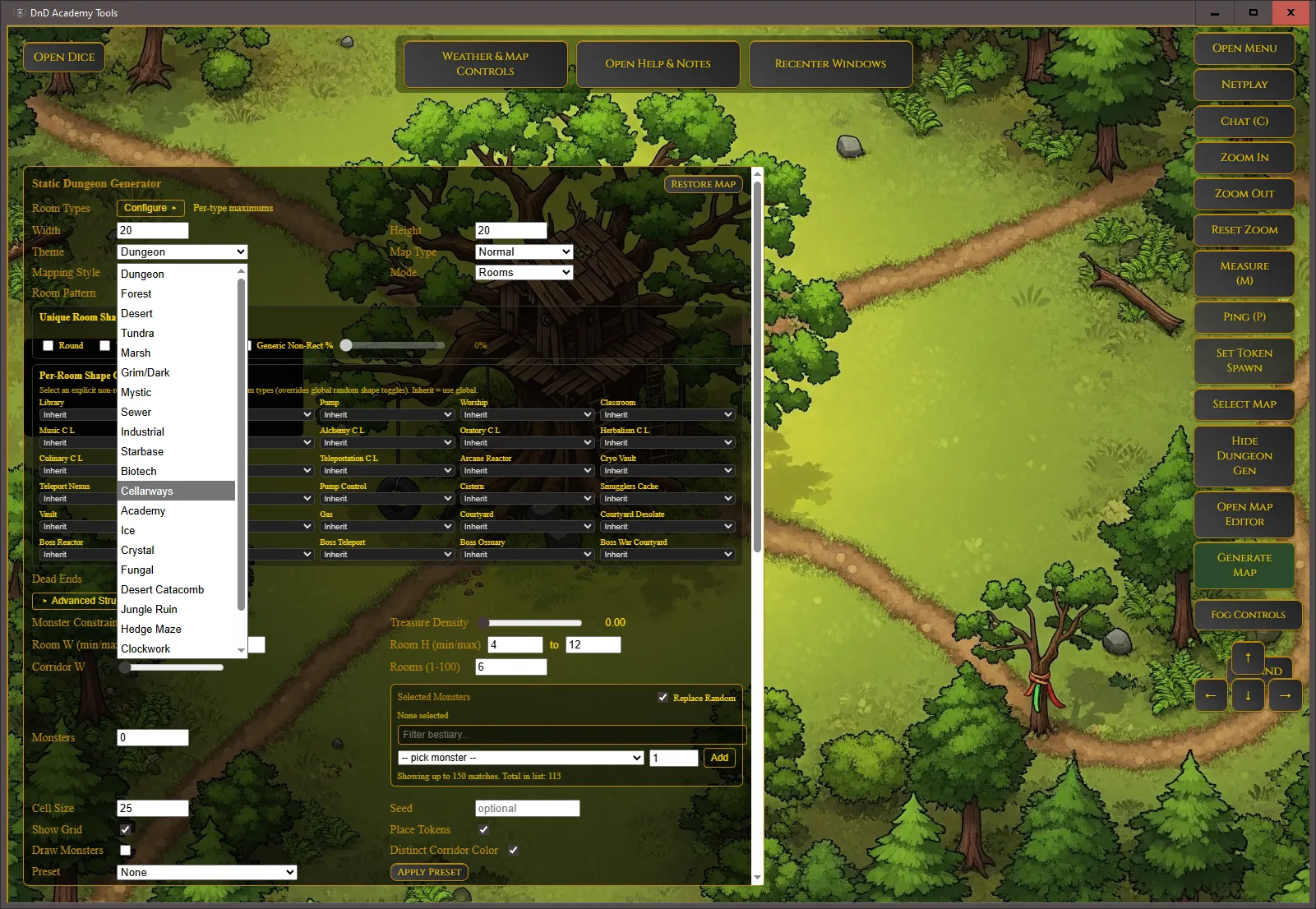Click the pan up arrow button
This screenshot has height=909, width=1316.
(1248, 658)
